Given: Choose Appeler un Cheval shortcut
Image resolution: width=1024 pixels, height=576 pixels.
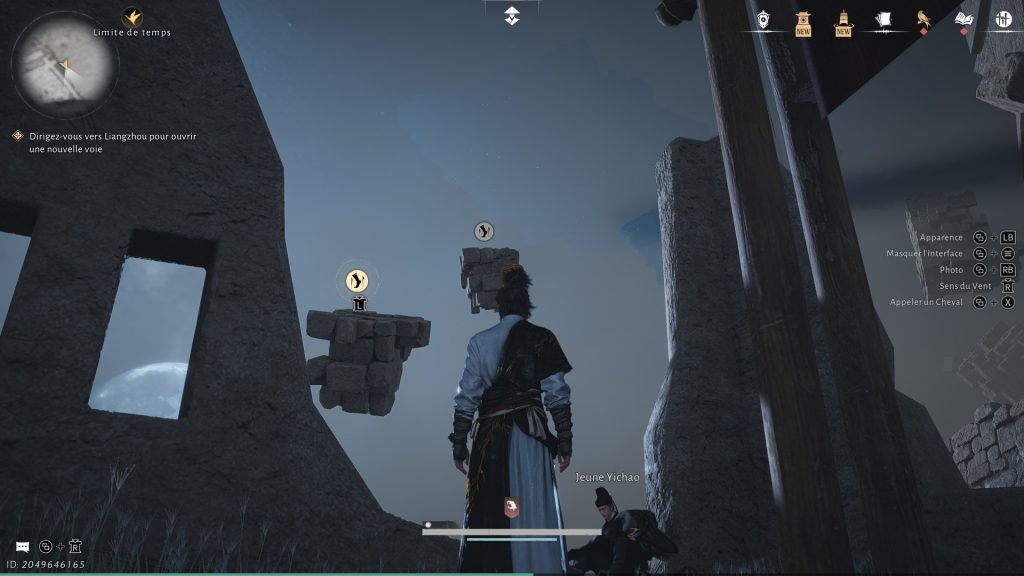Looking at the screenshot, I should [x=927, y=302].
